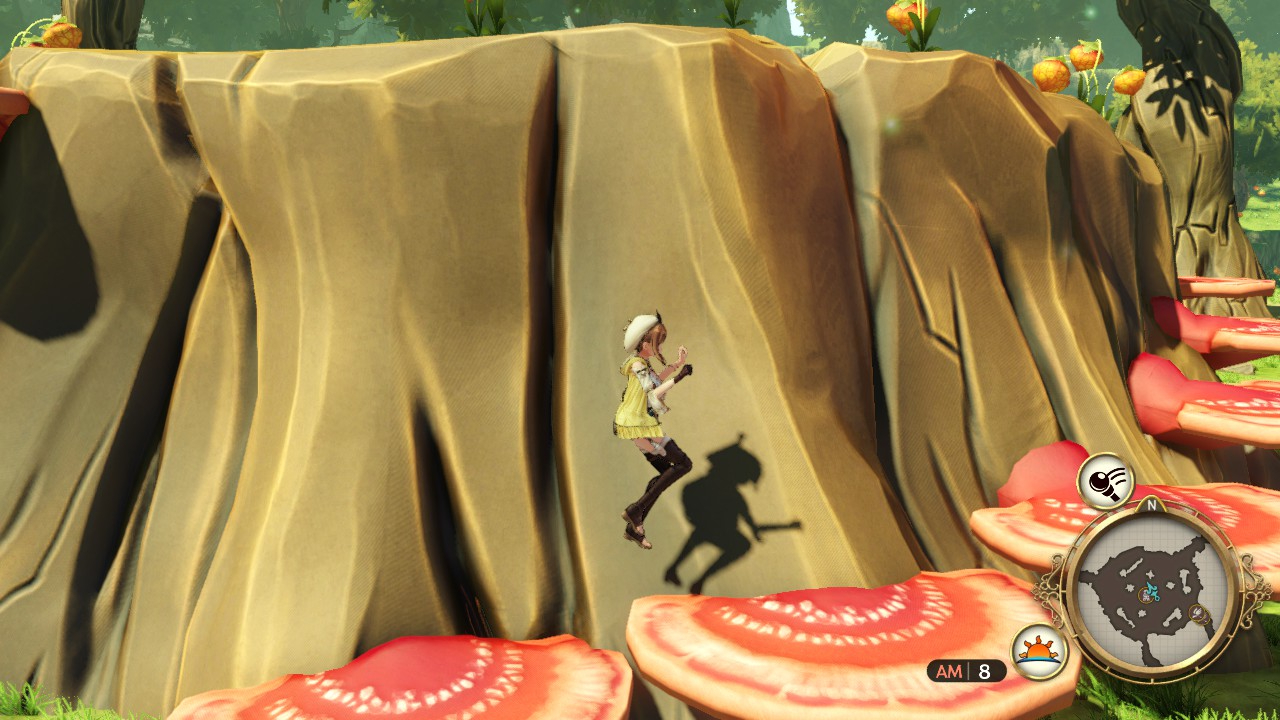Image resolution: width=1280 pixels, height=720 pixels.
Task: Select the N compass marker on the minimap
Action: (1152, 505)
